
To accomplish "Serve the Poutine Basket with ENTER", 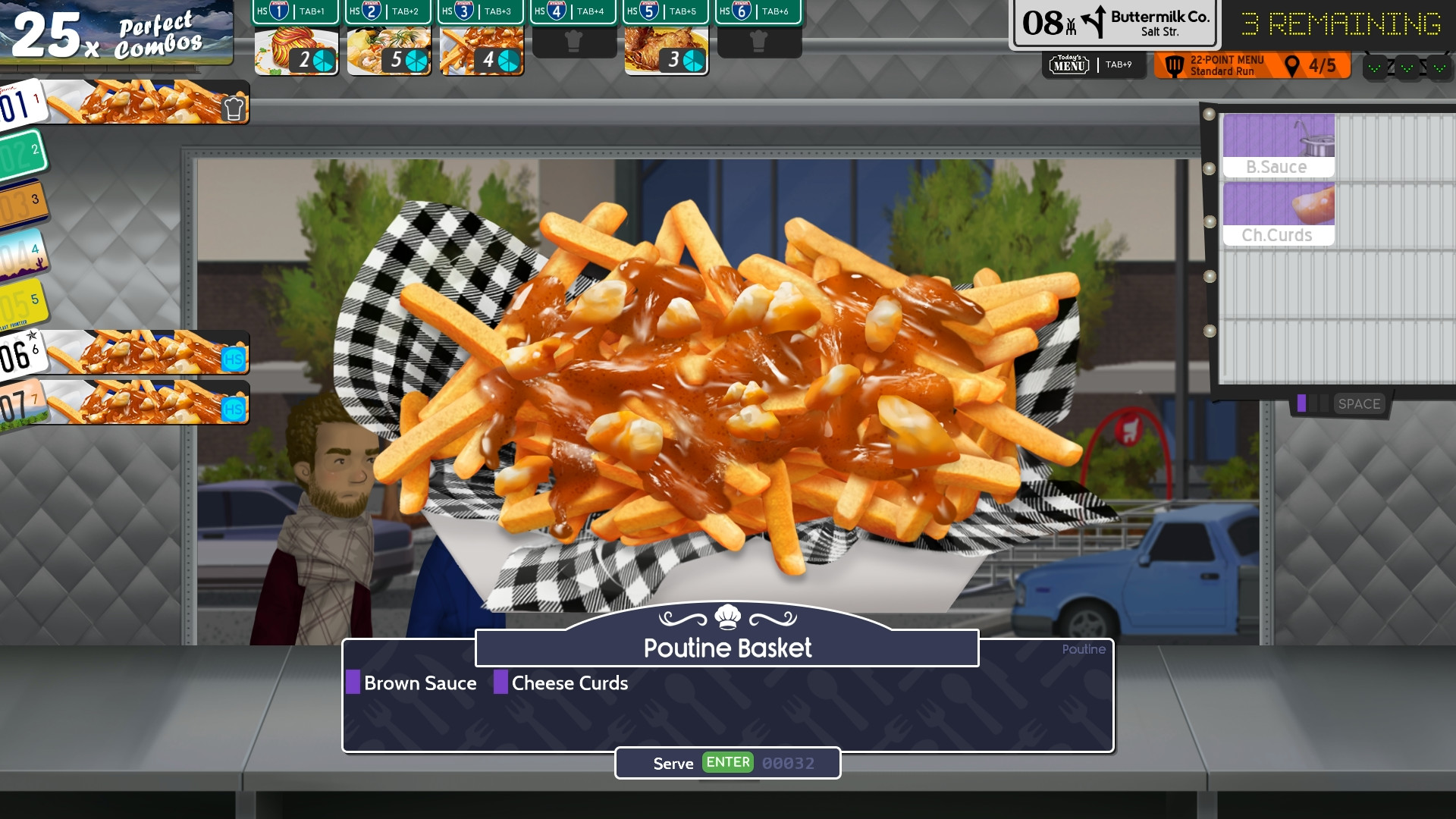I will pos(726,763).
